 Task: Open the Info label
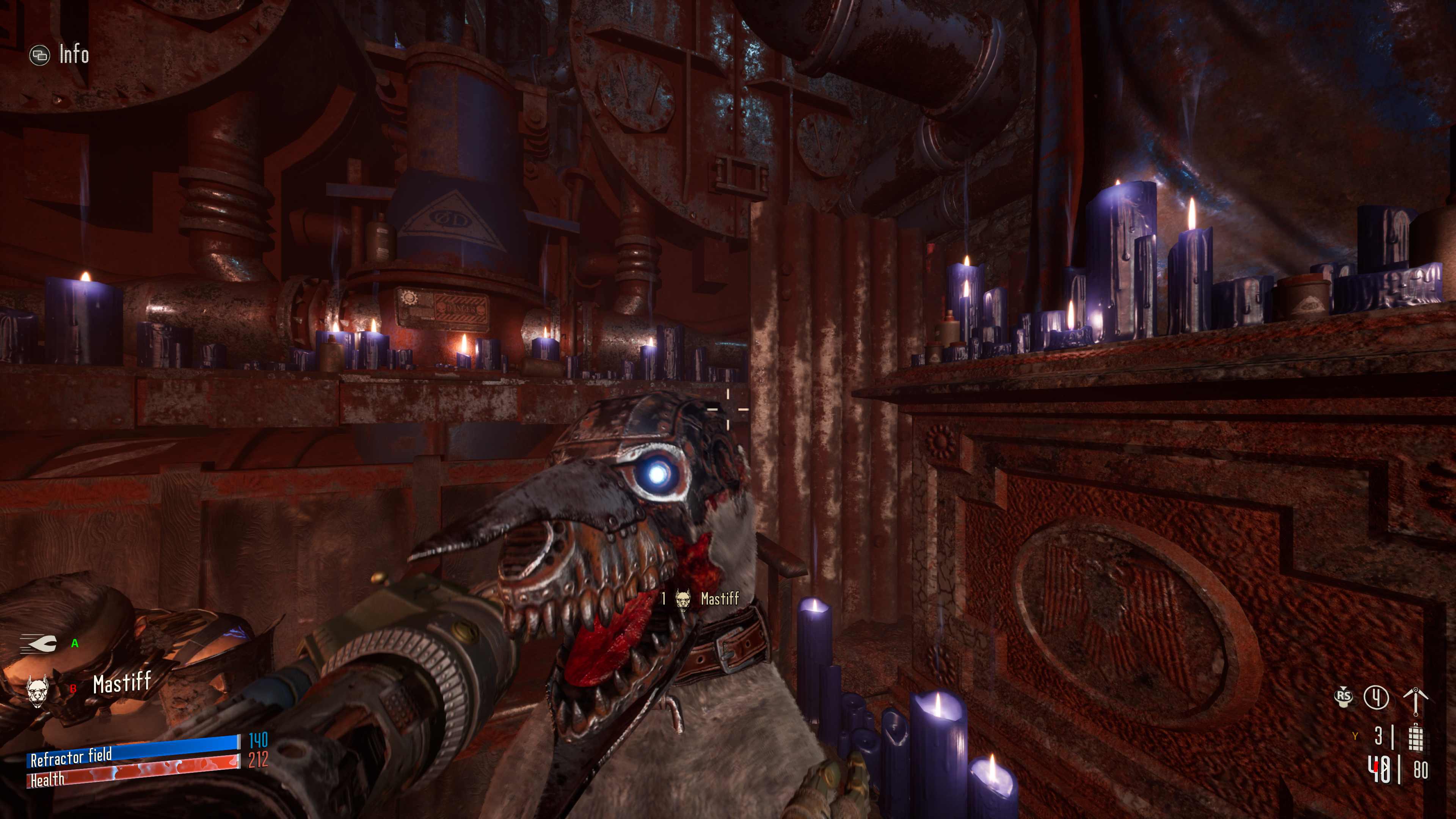(74, 55)
